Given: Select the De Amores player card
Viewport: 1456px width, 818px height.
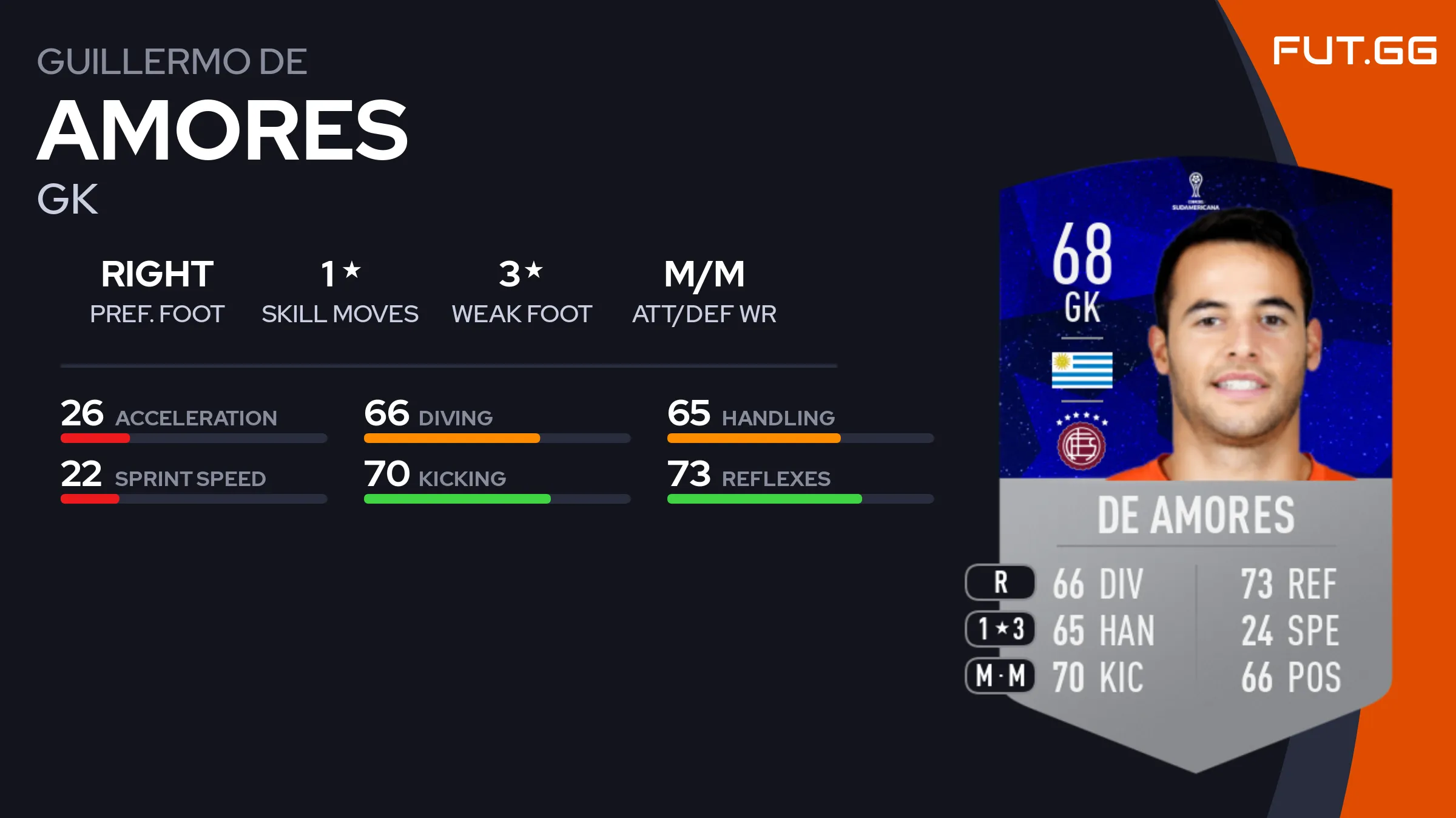Looking at the screenshot, I should pos(1195,461).
